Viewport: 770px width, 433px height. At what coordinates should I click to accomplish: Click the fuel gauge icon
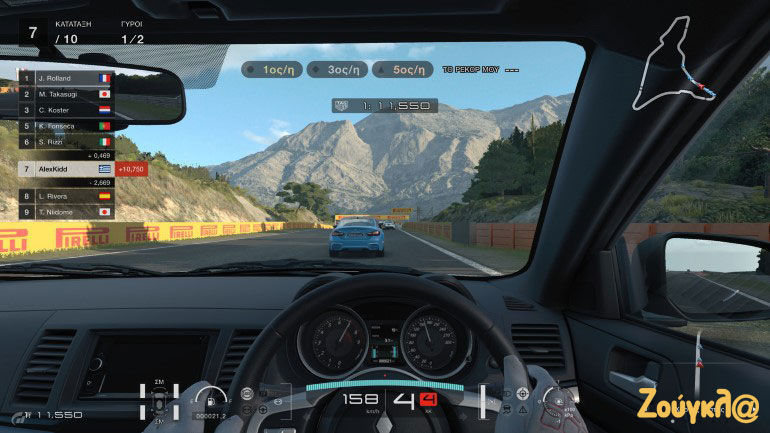click(x=211, y=397)
